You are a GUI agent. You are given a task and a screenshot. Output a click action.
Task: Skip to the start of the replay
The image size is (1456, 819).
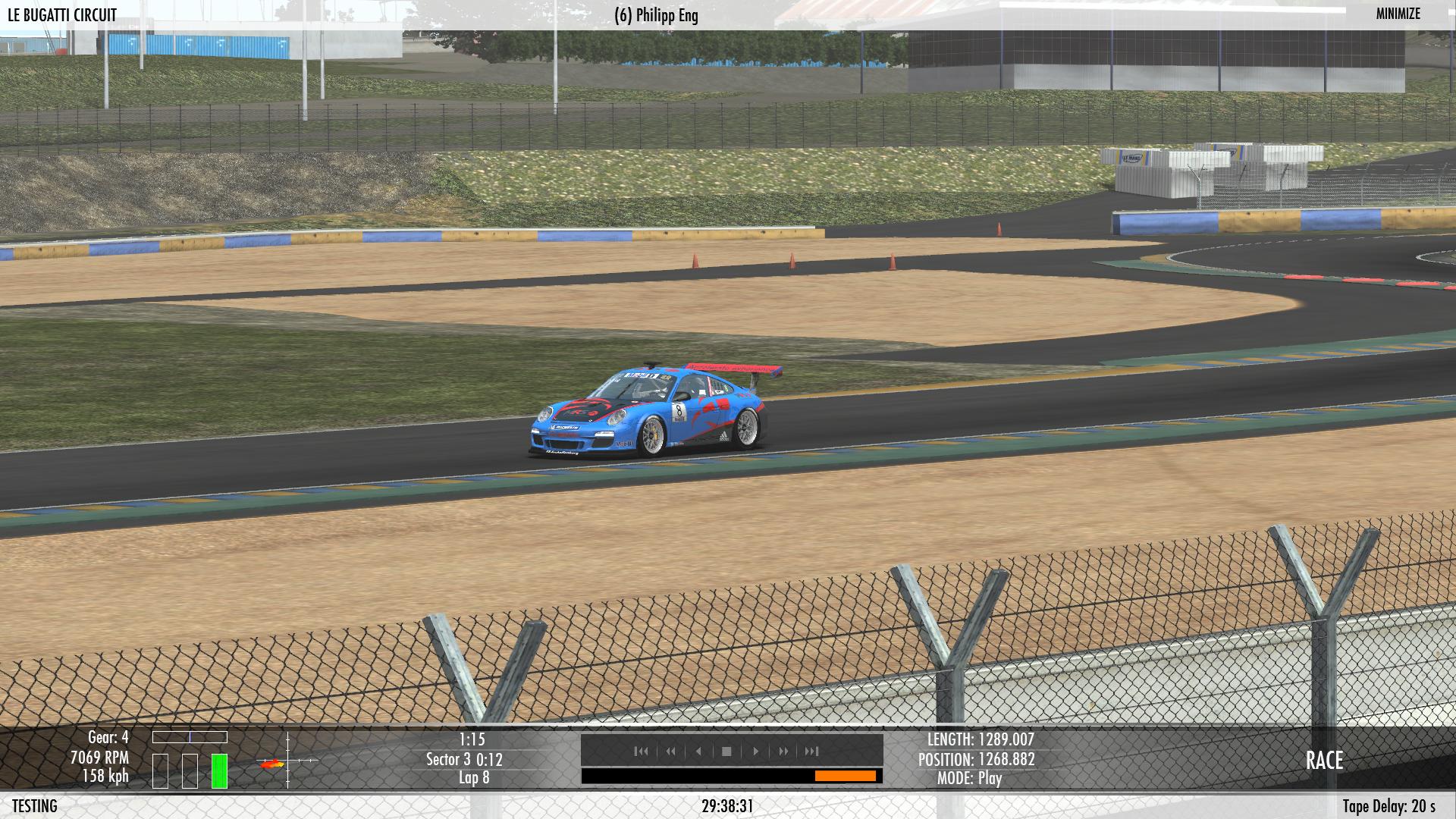(641, 752)
